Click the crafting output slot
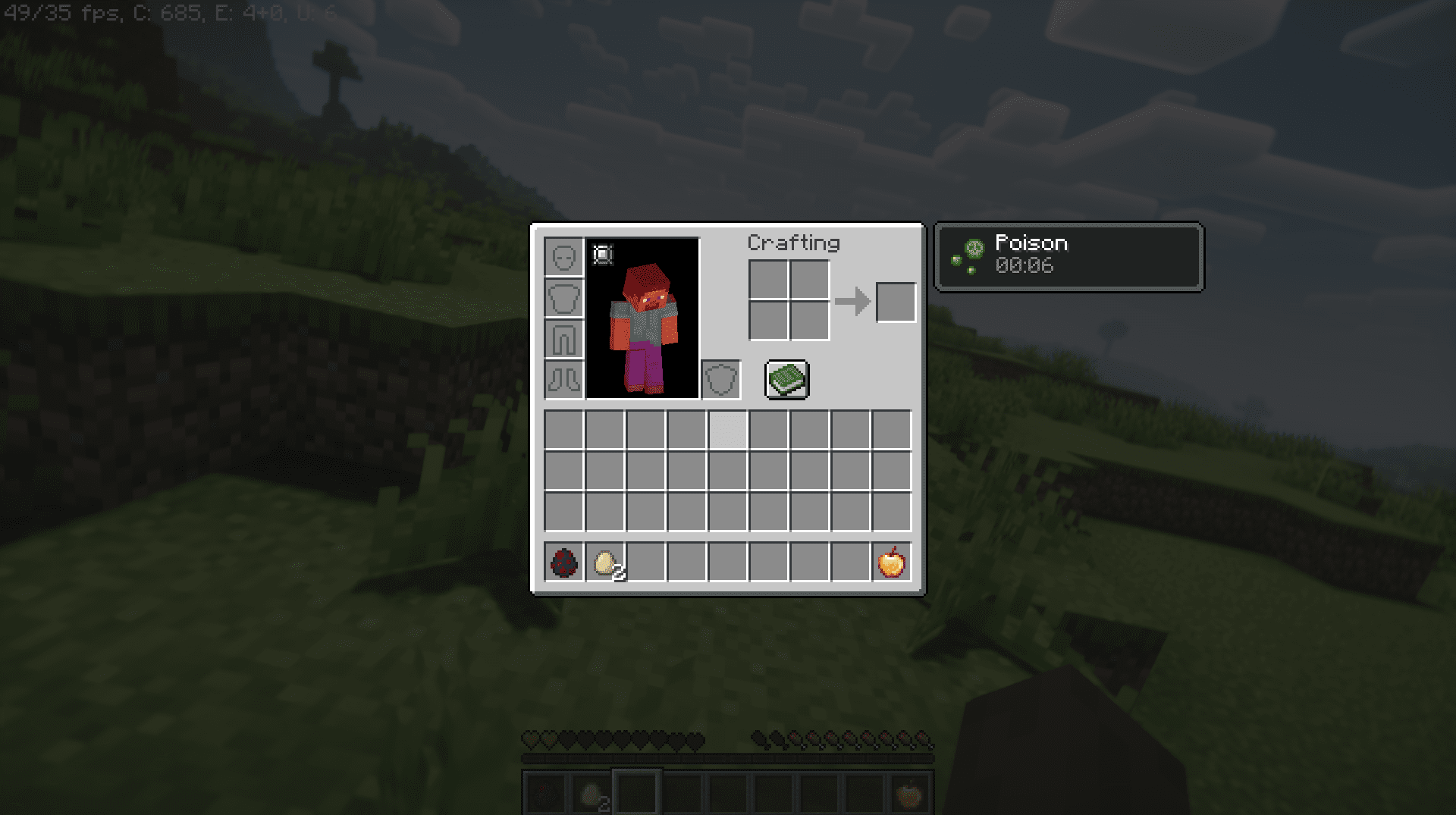Image resolution: width=1456 pixels, height=815 pixels. click(x=896, y=302)
